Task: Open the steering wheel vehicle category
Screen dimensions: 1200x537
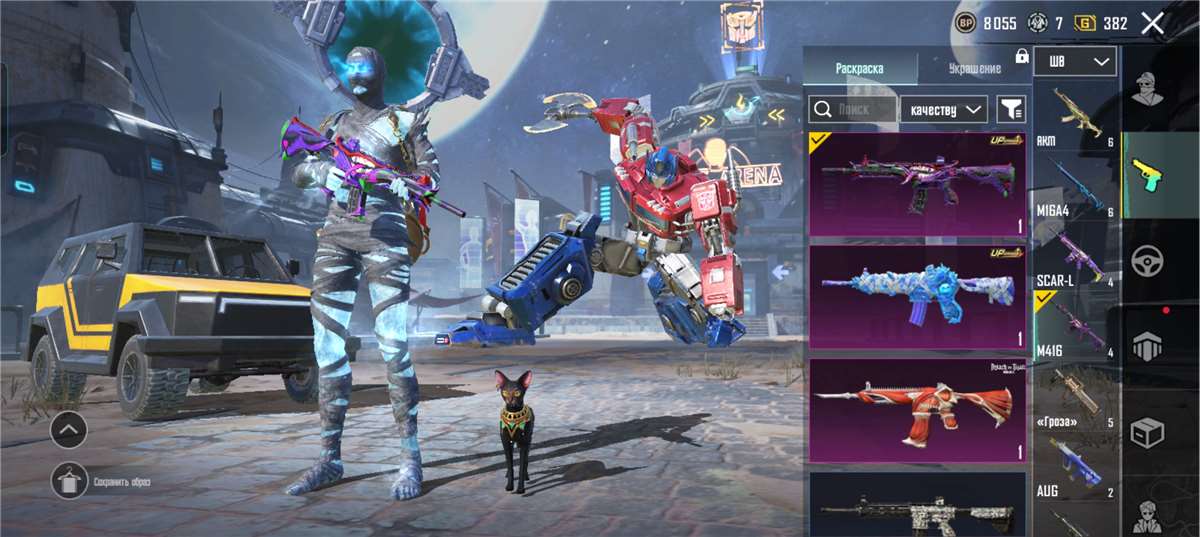Action: [x=1146, y=261]
